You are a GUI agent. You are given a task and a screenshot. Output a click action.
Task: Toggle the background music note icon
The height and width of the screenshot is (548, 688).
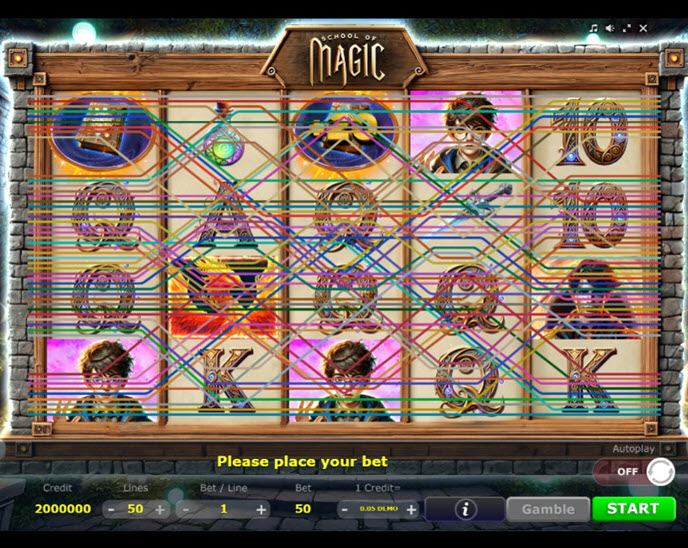593,28
